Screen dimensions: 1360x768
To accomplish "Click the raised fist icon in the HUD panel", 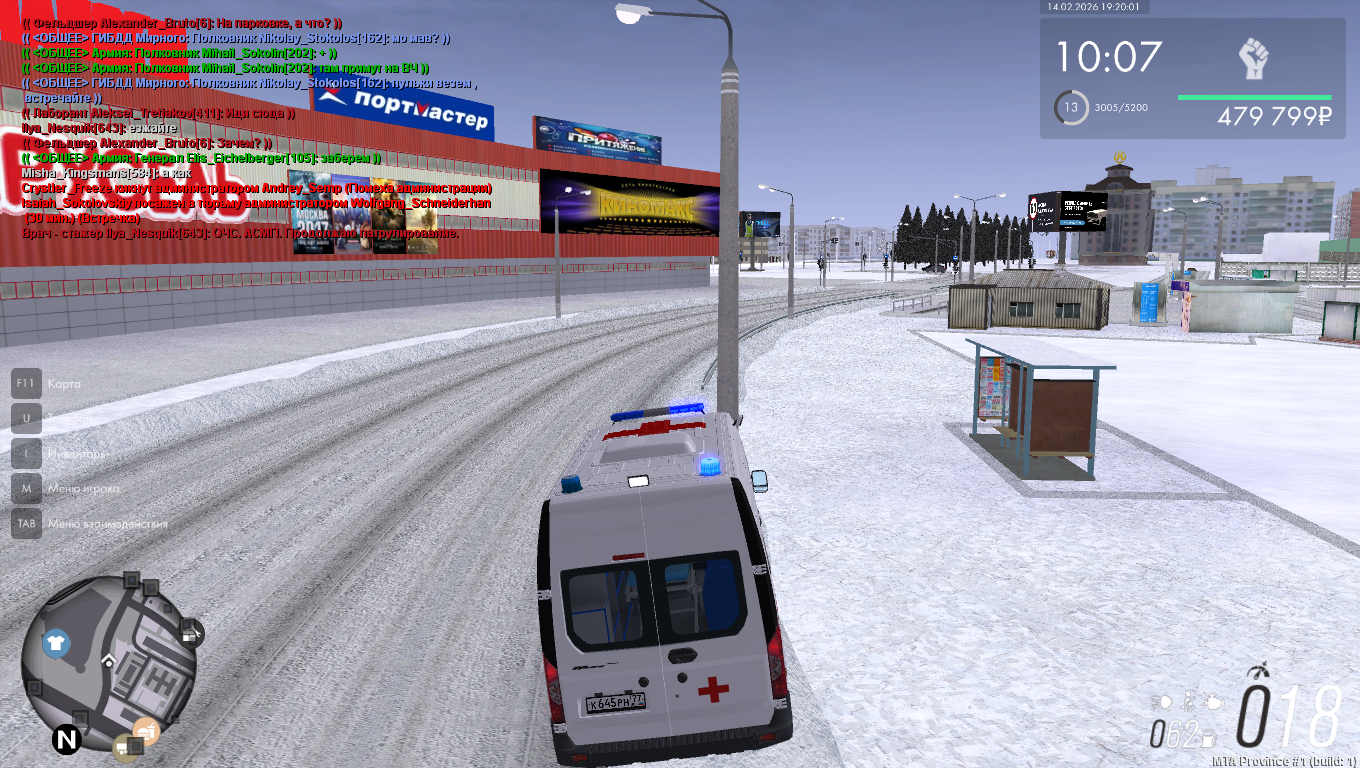I will pos(1254,60).
